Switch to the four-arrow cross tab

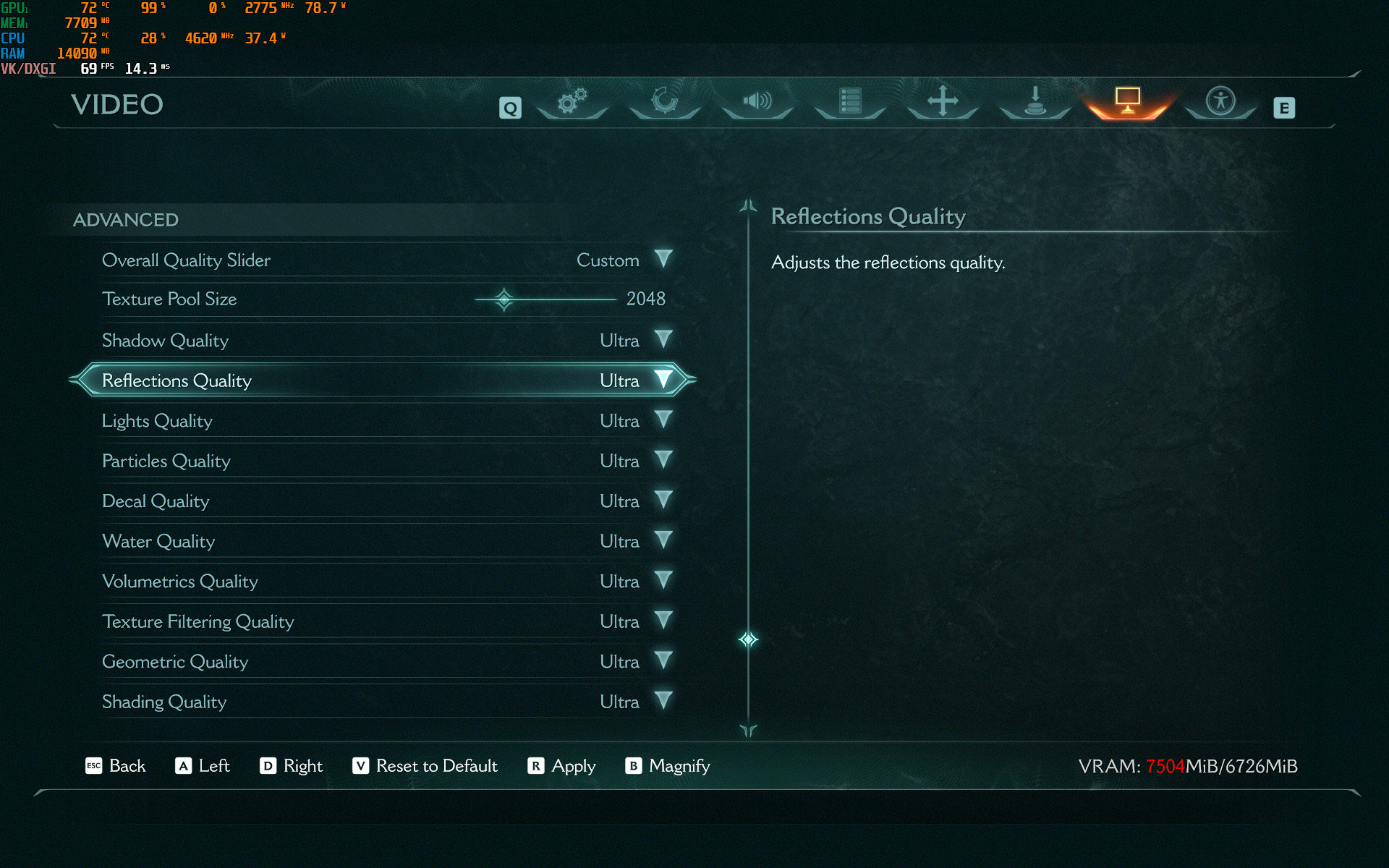pyautogui.click(x=943, y=102)
